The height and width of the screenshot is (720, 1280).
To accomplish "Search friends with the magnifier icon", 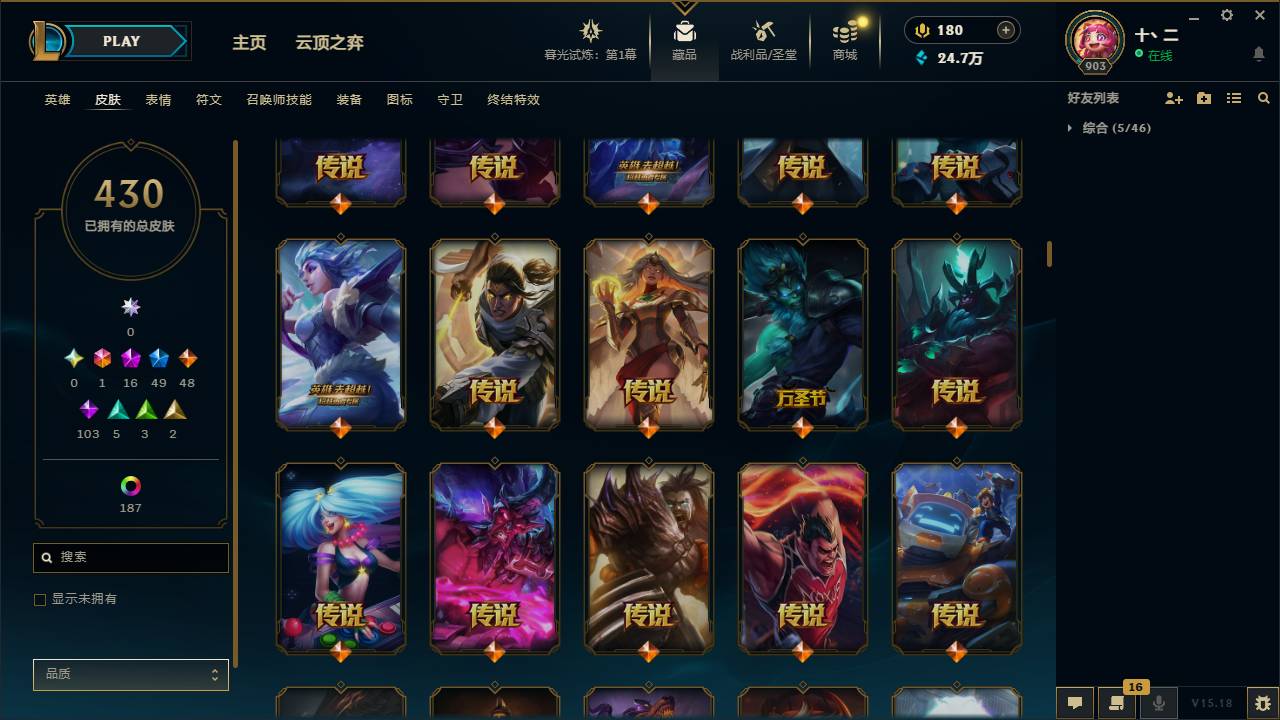I will 1264,97.
